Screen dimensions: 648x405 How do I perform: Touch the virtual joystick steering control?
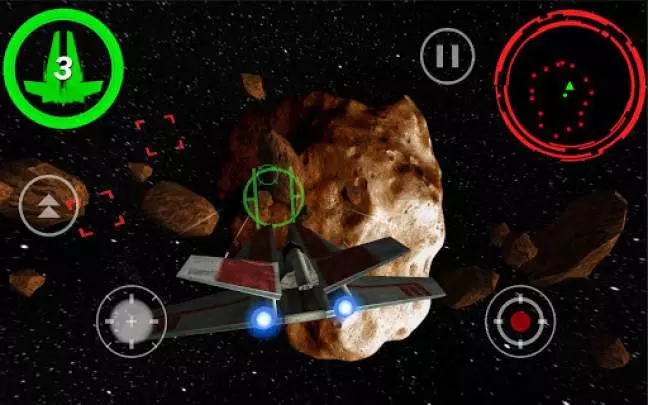(x=130, y=321)
